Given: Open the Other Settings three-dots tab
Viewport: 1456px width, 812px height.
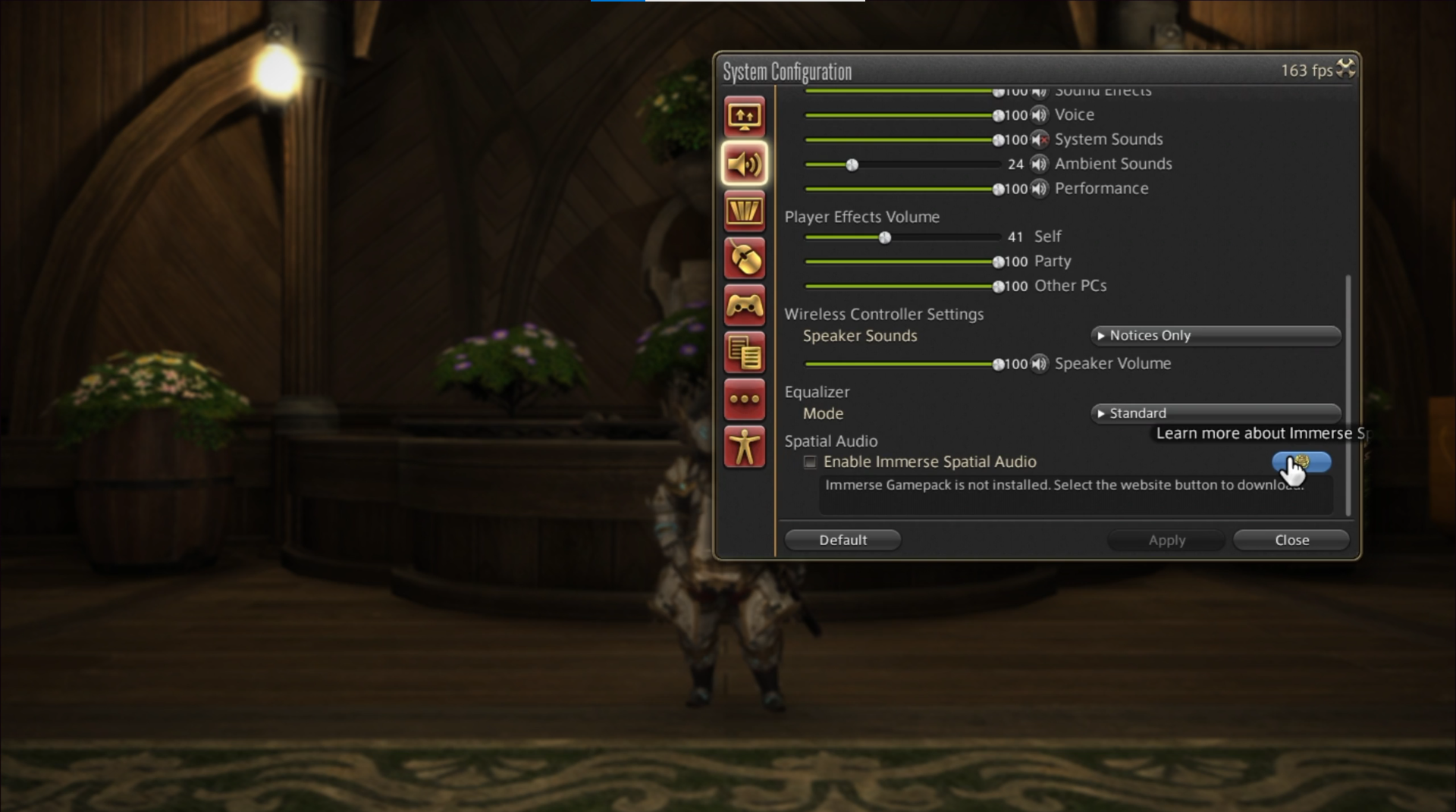Looking at the screenshot, I should 744,399.
